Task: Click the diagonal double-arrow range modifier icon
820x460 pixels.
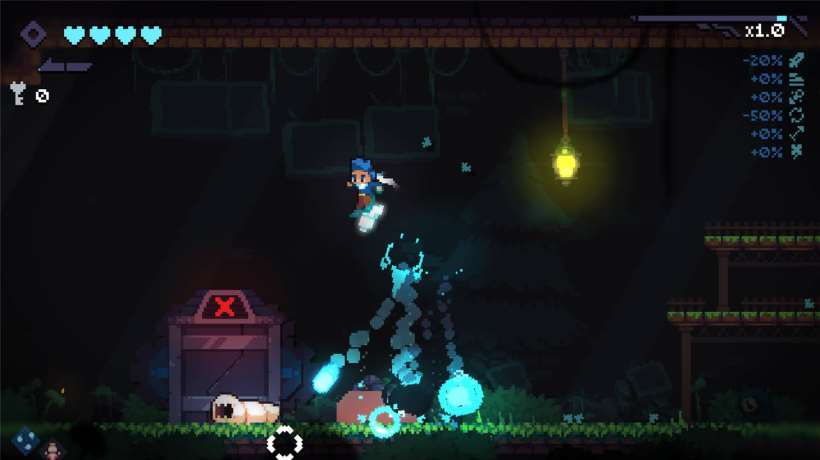Action: 796,133
